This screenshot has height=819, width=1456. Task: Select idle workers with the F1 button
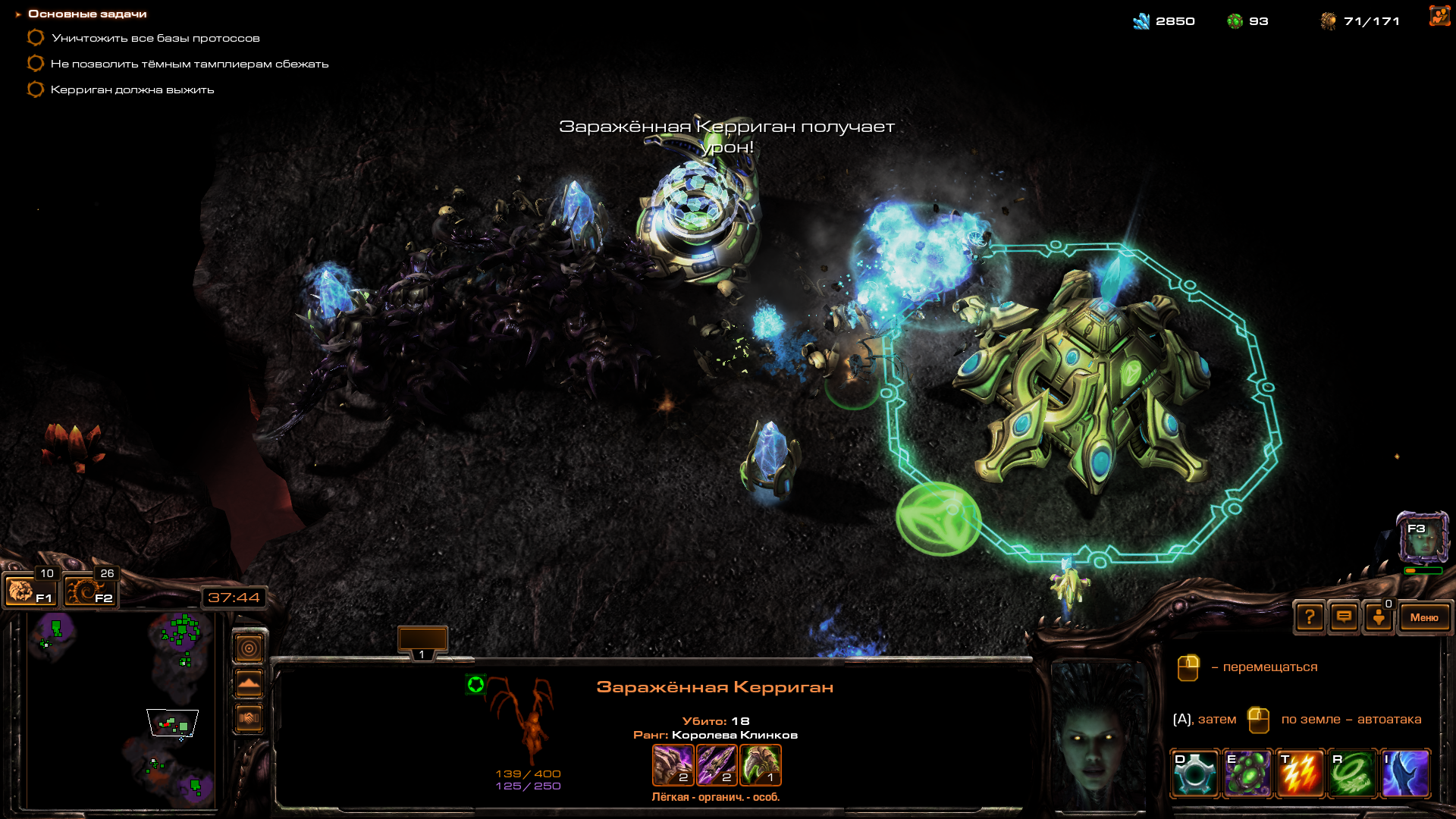click(x=30, y=590)
